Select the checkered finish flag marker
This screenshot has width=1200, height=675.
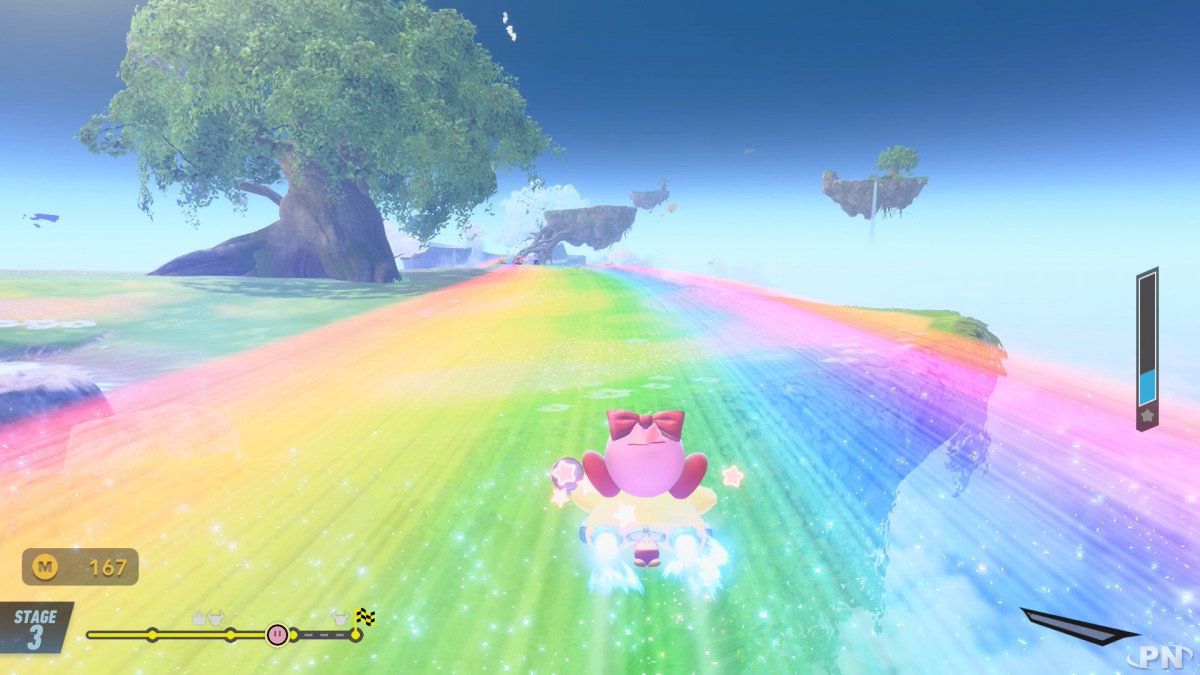(x=364, y=618)
